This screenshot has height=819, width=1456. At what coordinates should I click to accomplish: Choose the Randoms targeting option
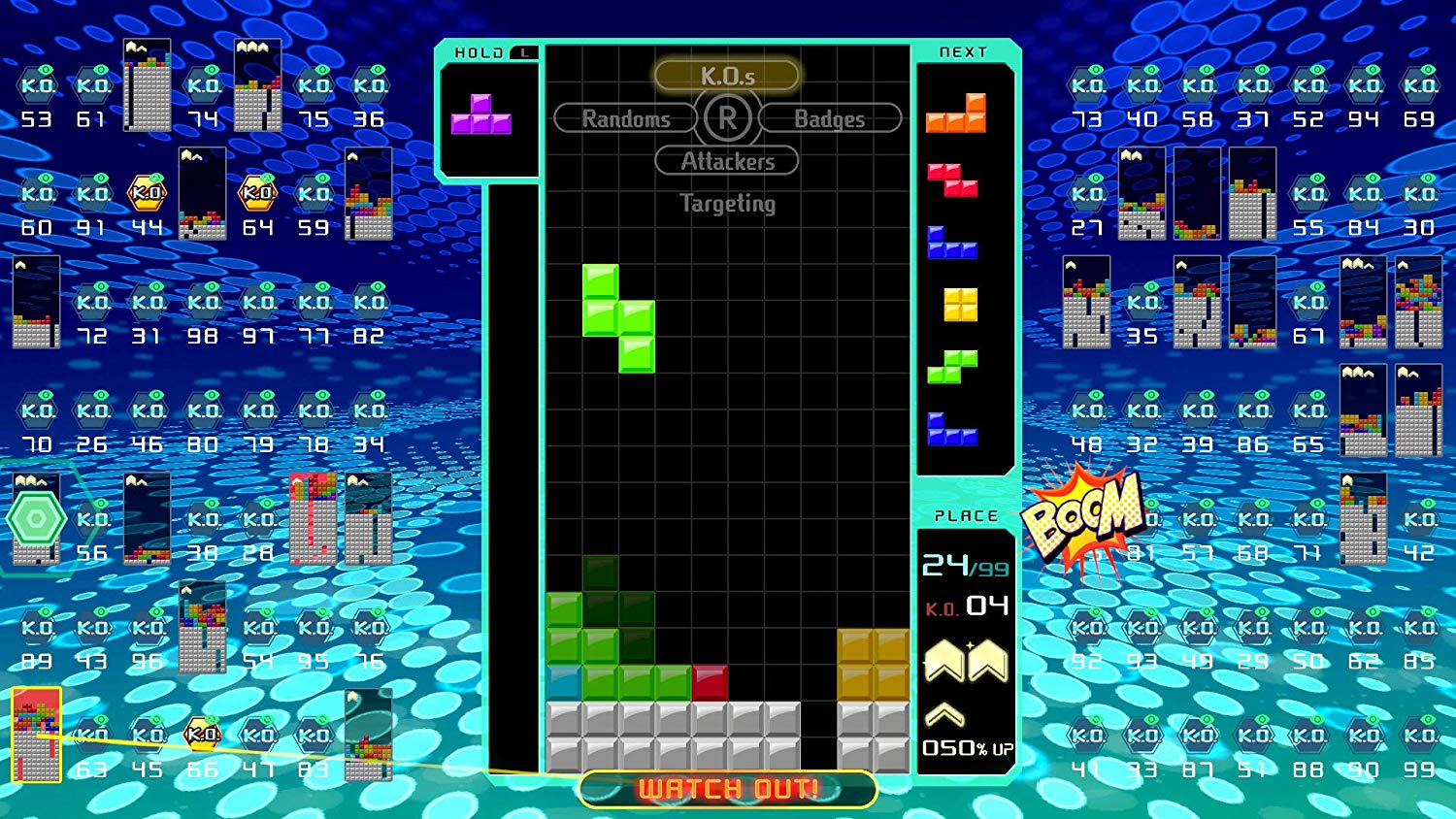[x=626, y=118]
